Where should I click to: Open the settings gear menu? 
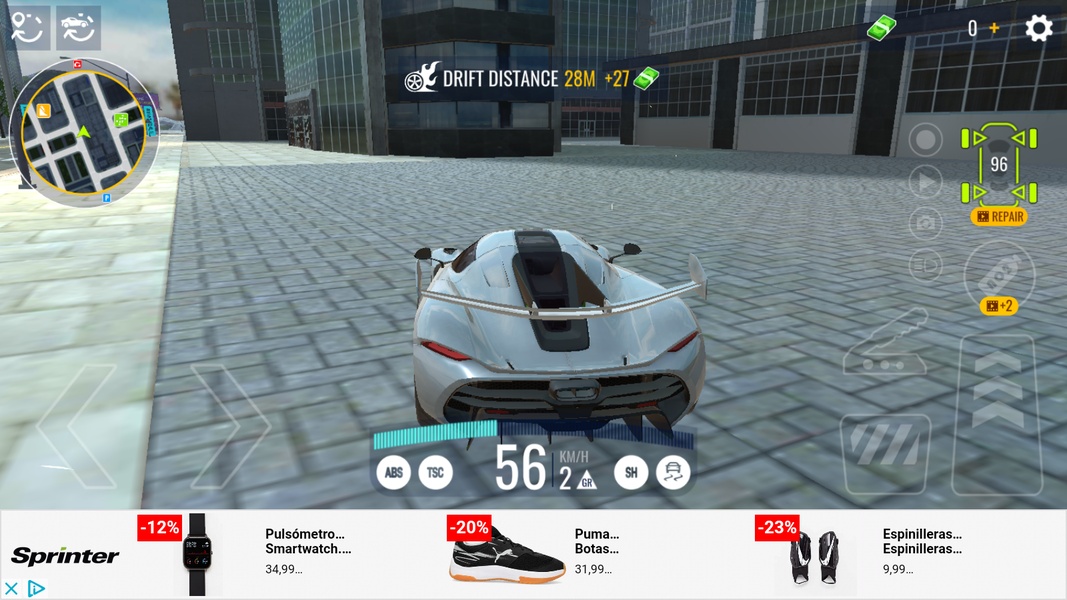(1039, 28)
